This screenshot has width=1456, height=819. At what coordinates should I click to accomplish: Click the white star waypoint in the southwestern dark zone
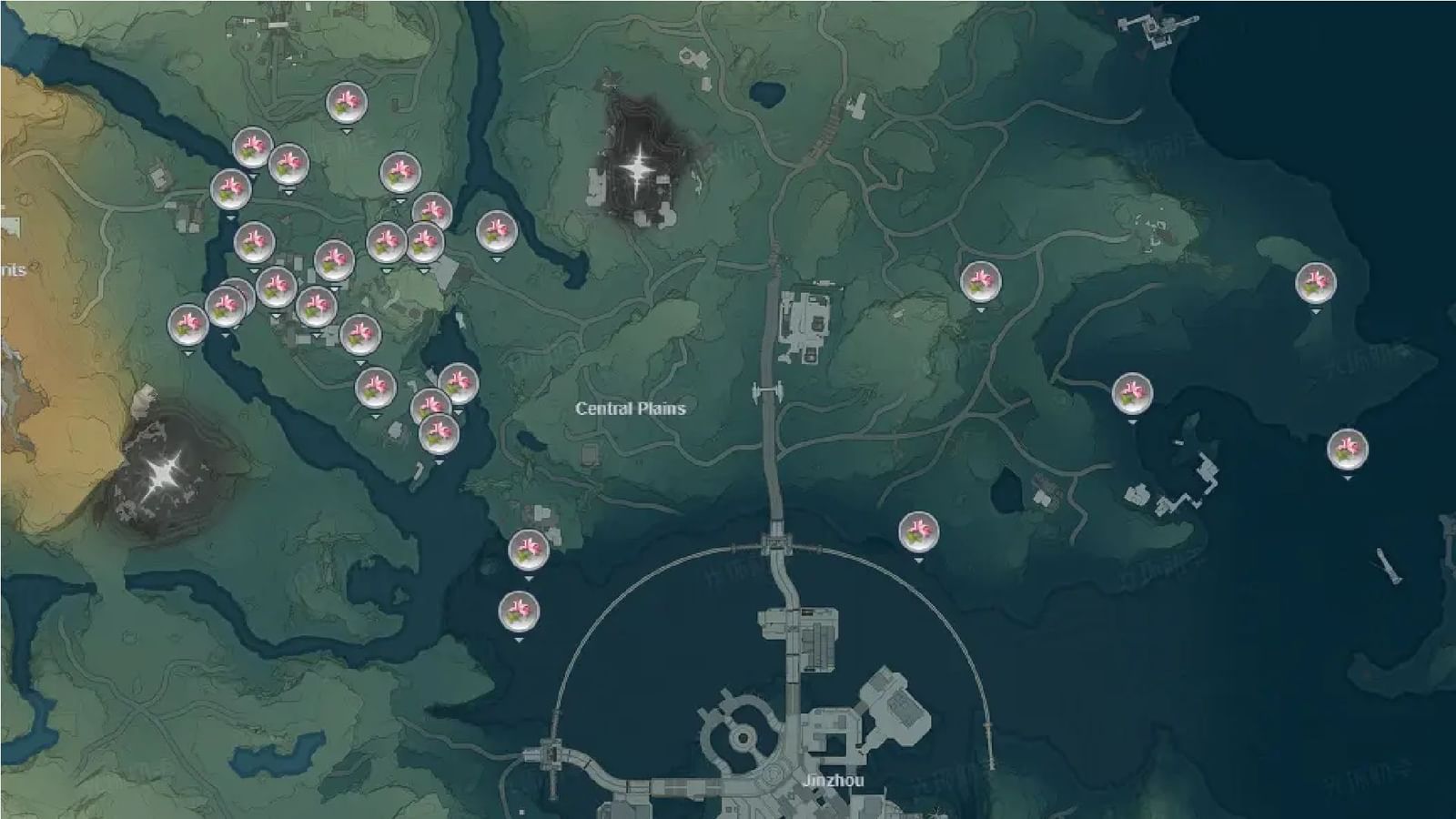click(x=164, y=473)
